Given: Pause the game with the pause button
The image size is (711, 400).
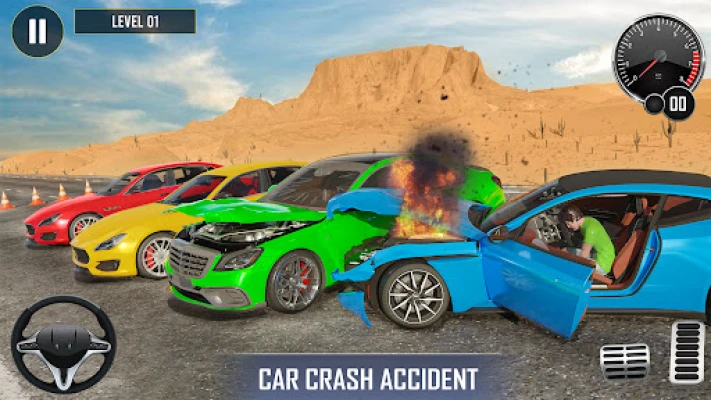Looking at the screenshot, I should (37, 31).
